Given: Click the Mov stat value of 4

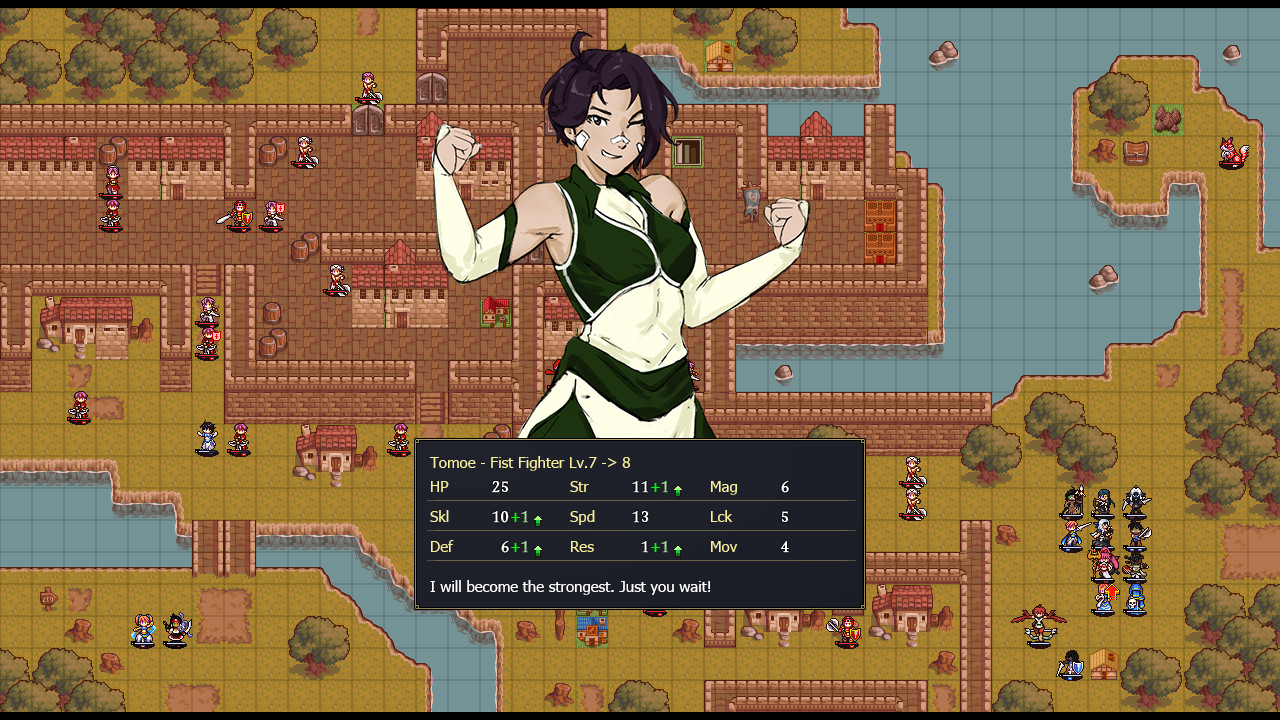Looking at the screenshot, I should (x=784, y=547).
